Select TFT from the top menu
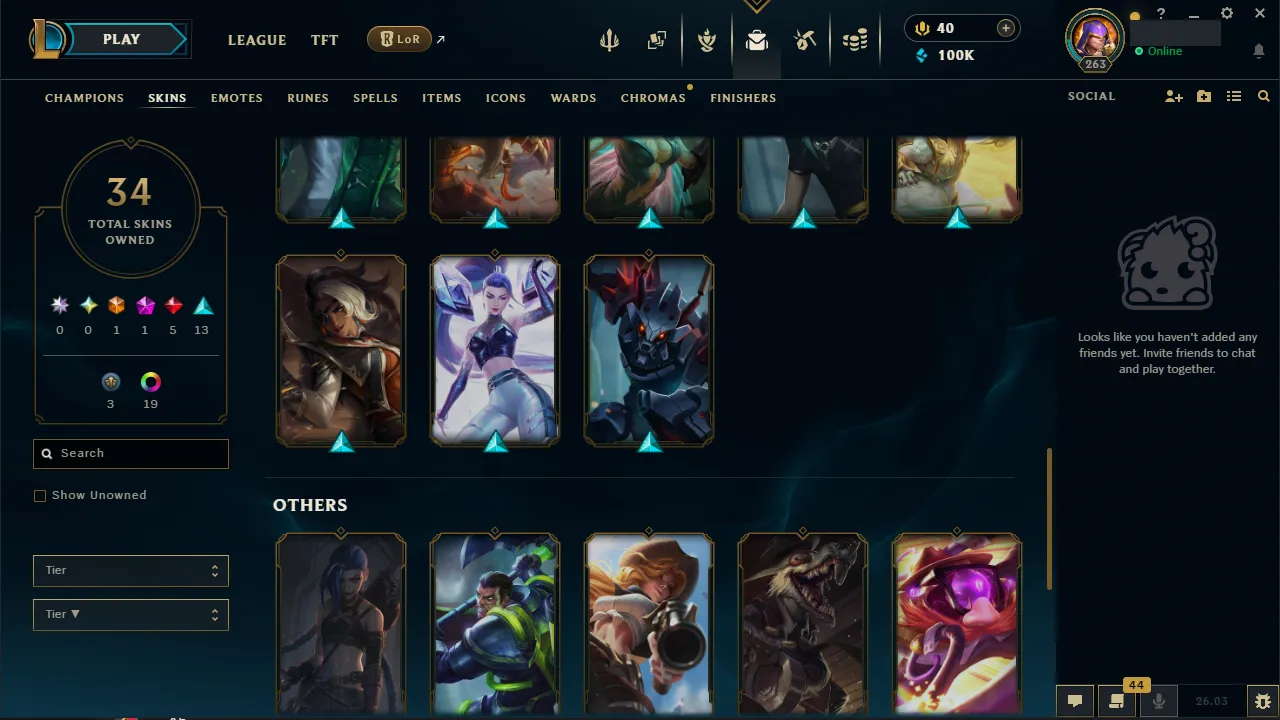The height and width of the screenshot is (720, 1280). [x=324, y=40]
